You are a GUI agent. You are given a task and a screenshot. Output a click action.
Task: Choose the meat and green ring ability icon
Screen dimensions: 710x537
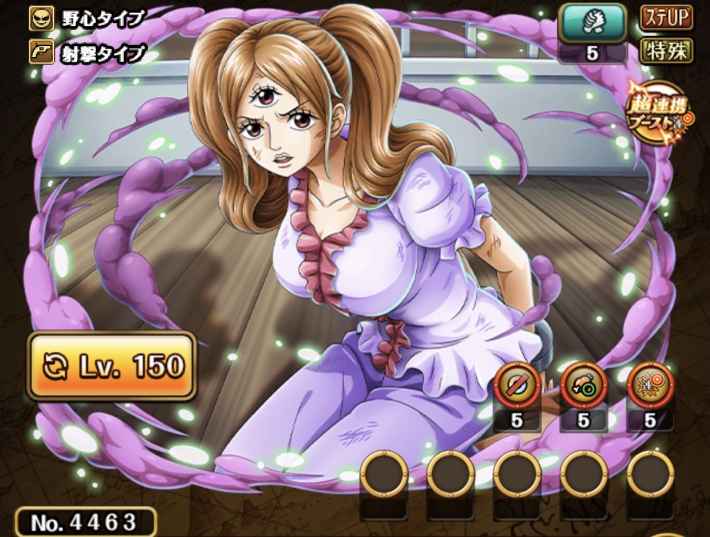583,383
